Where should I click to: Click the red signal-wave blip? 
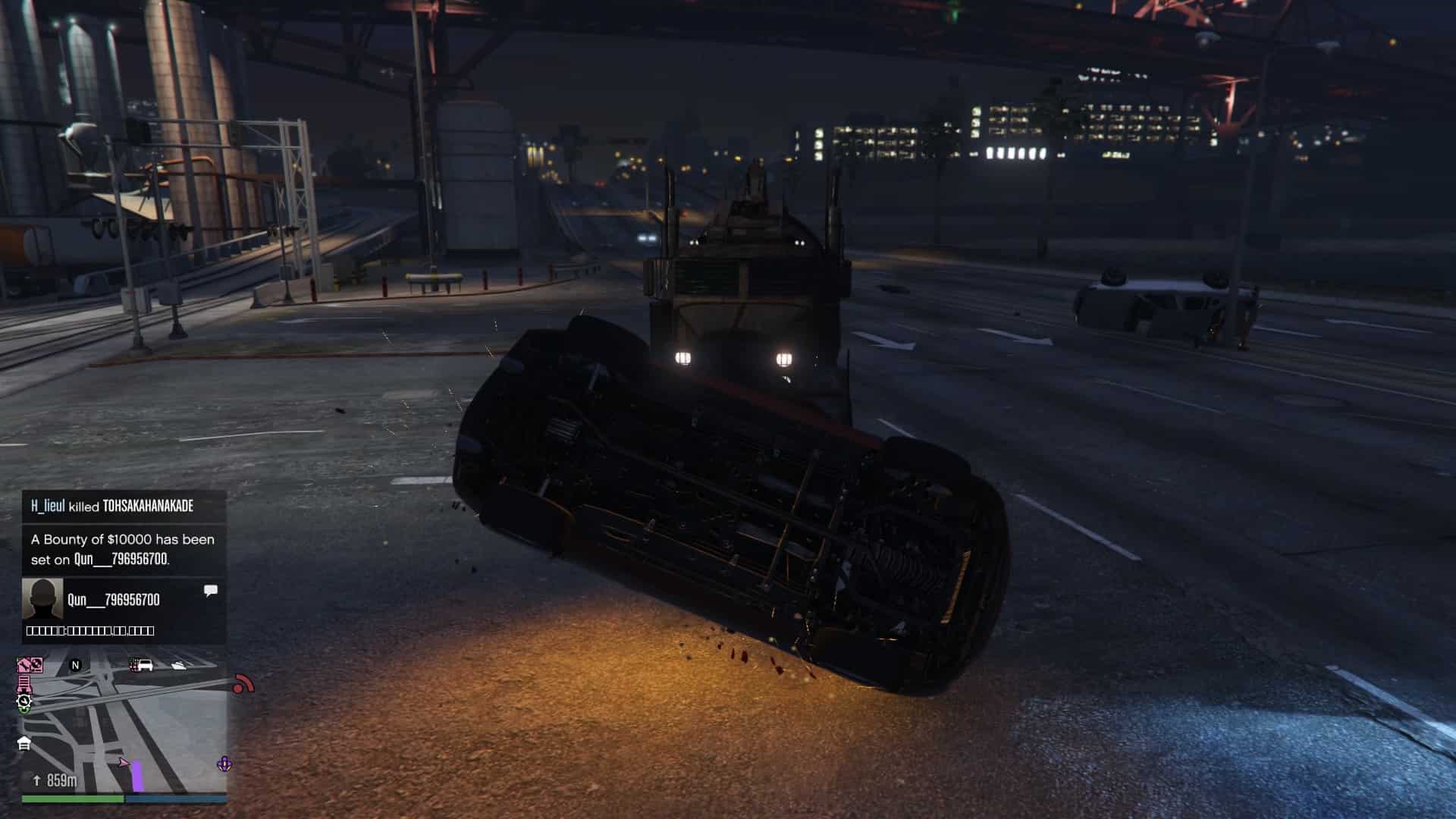(x=243, y=684)
